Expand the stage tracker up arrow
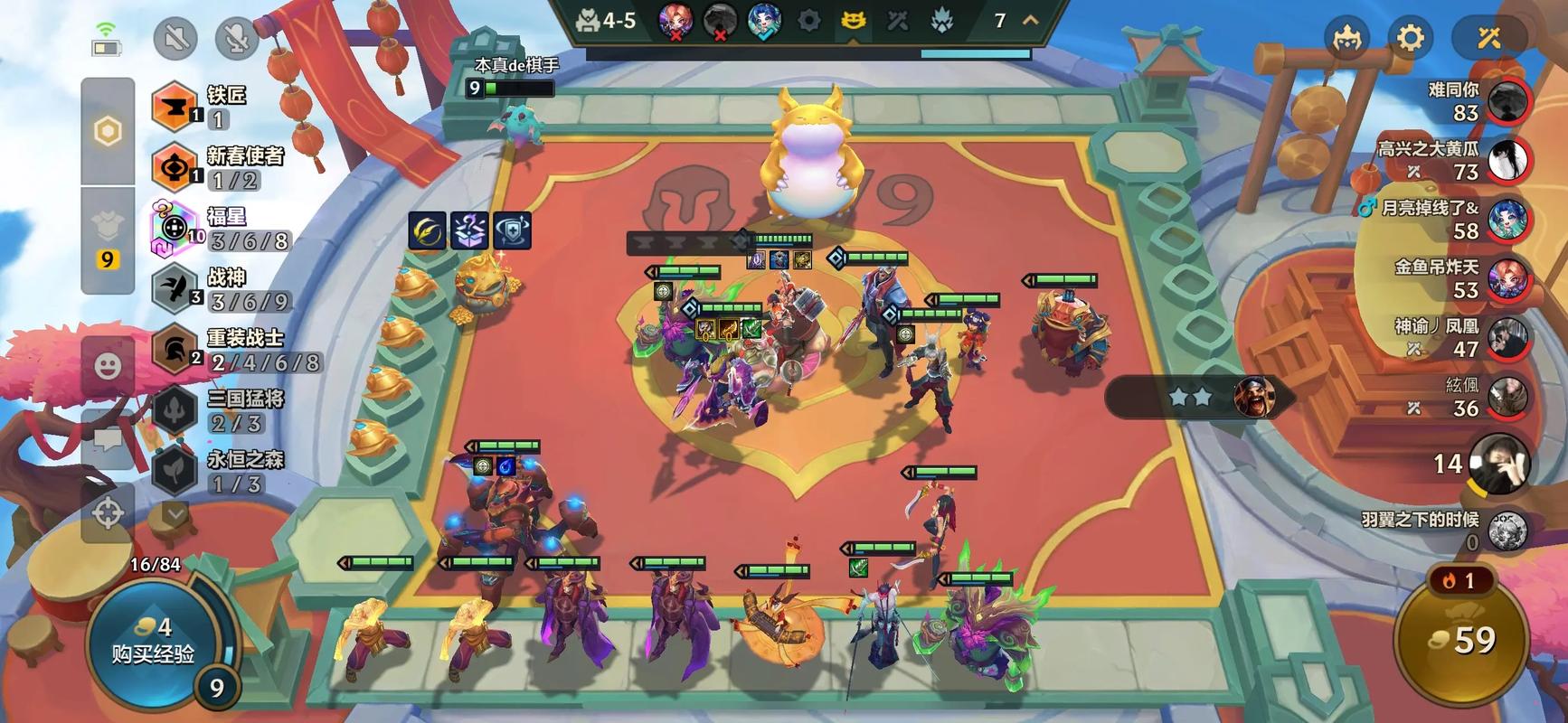Image resolution: width=1568 pixels, height=723 pixels. (1030, 20)
